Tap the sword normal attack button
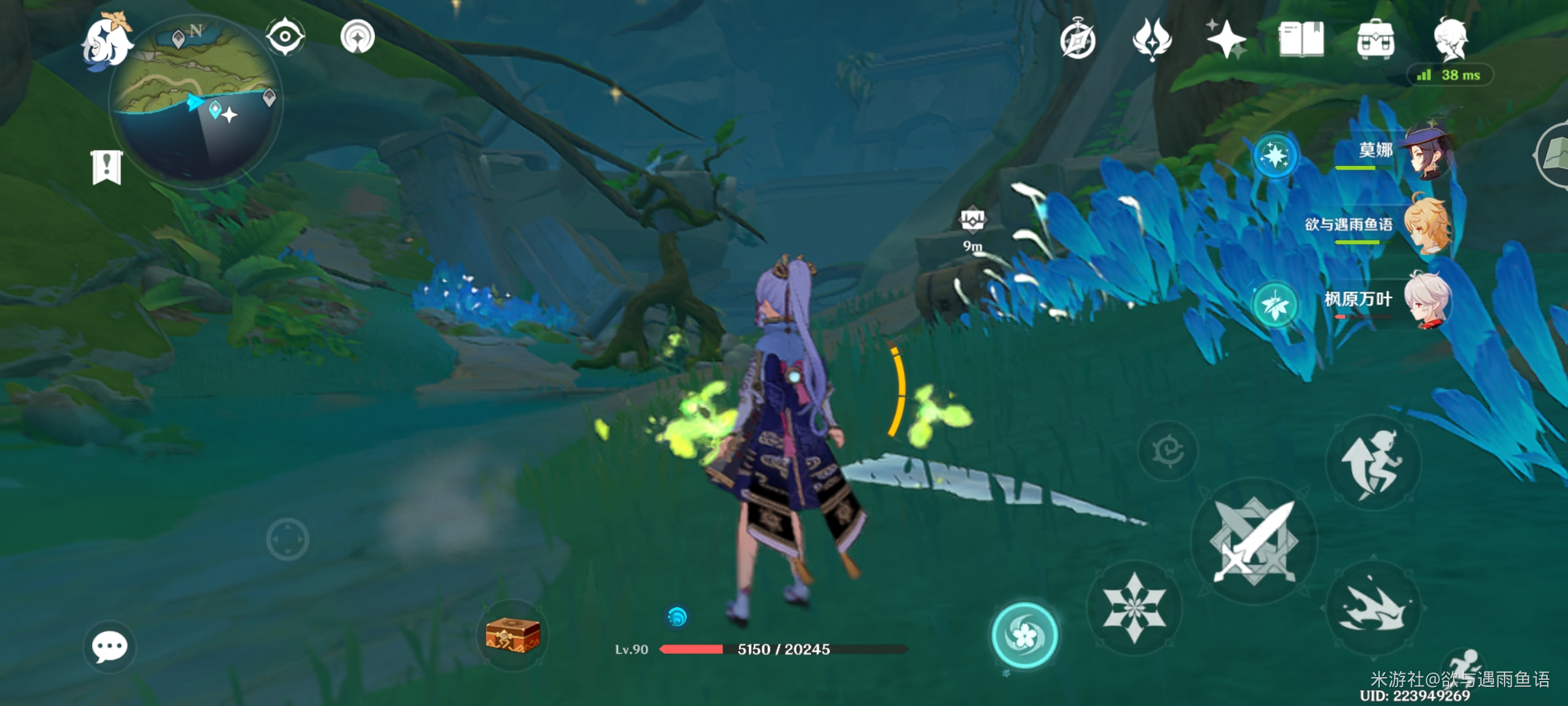 tap(1253, 541)
